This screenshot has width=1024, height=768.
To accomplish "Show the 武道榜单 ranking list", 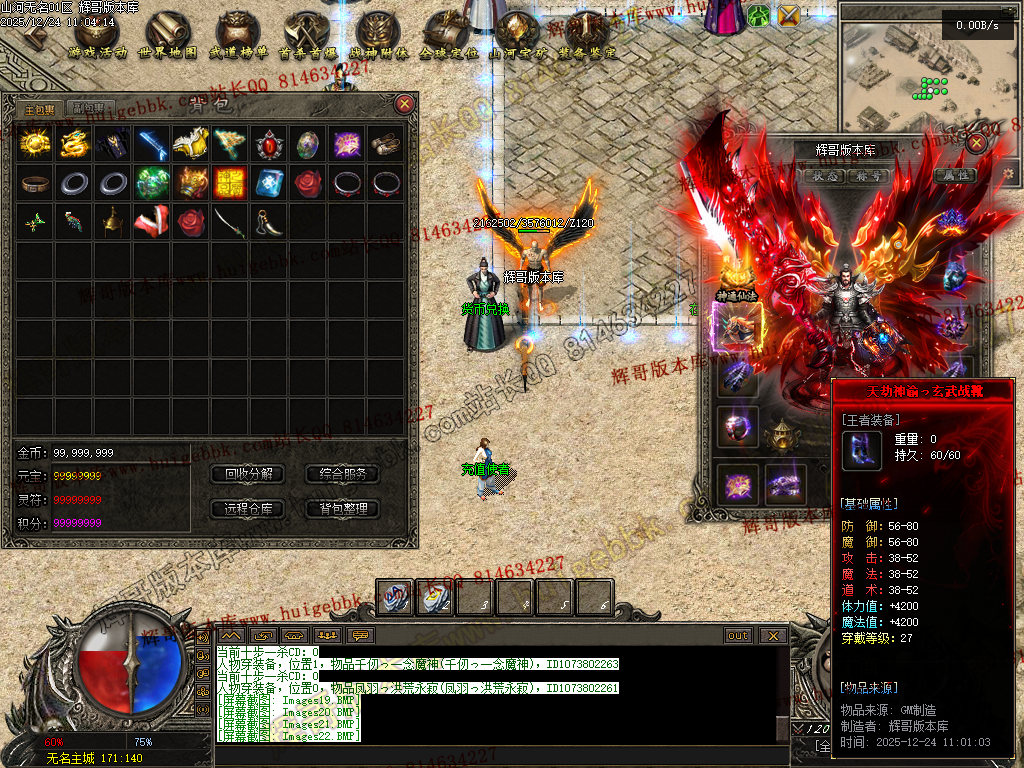I will [x=238, y=37].
